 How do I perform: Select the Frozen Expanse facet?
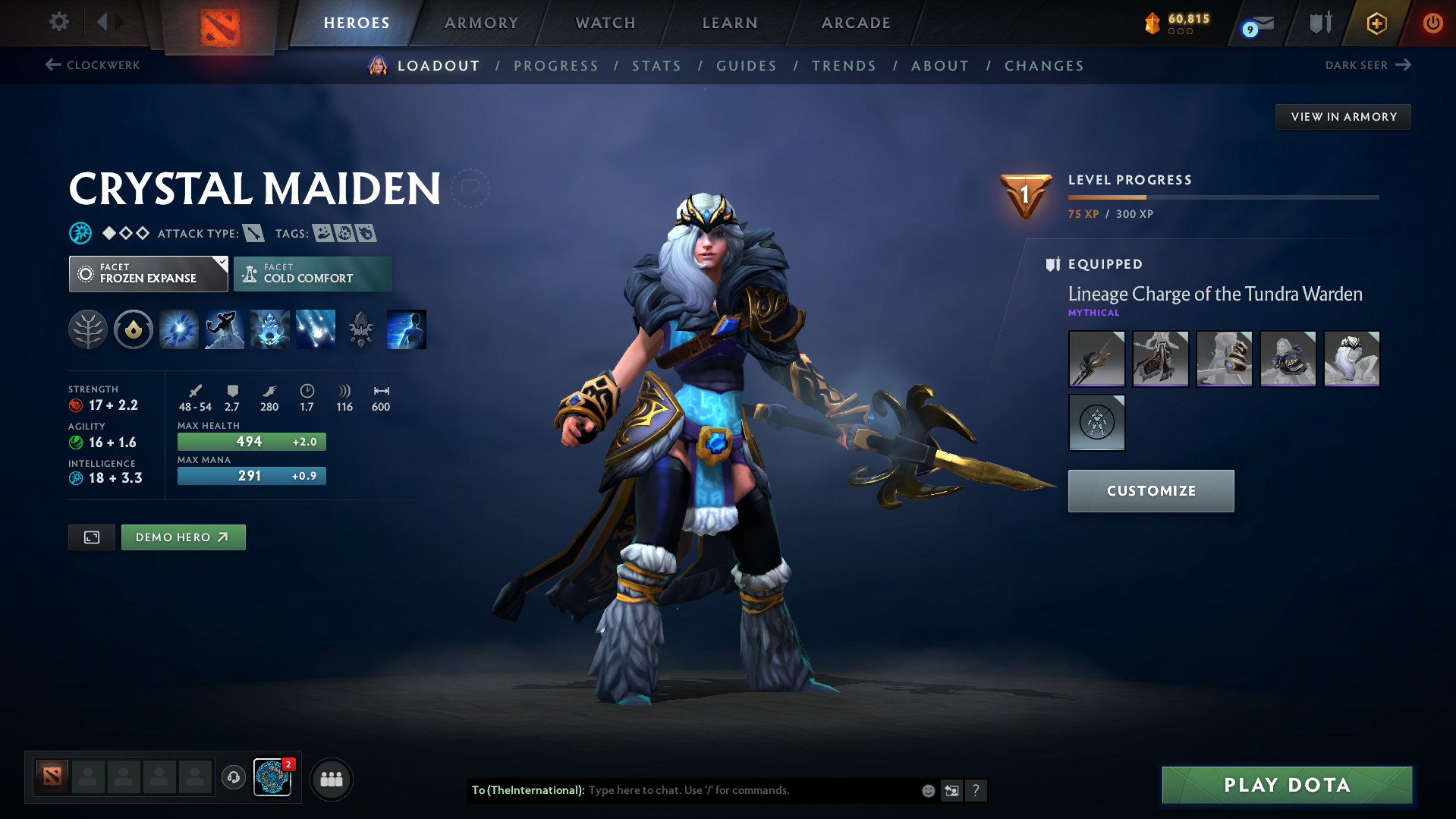tap(148, 273)
